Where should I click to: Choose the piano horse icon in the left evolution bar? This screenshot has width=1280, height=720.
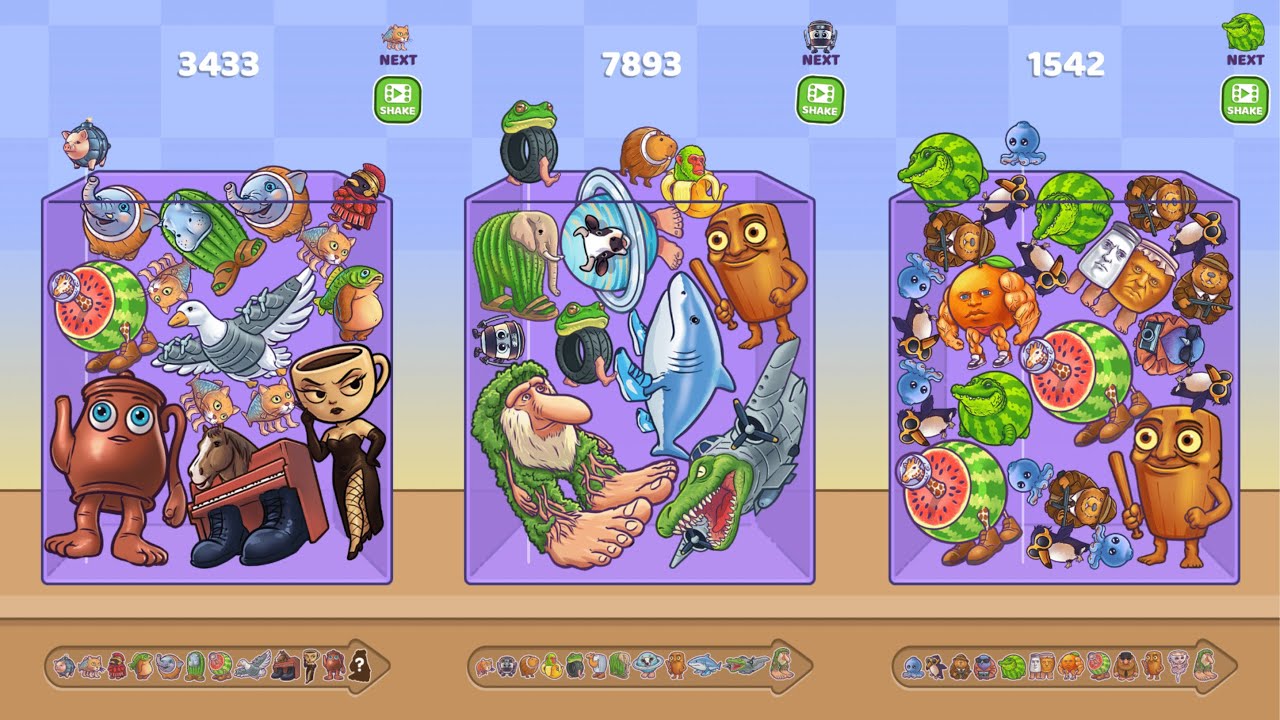(x=285, y=666)
